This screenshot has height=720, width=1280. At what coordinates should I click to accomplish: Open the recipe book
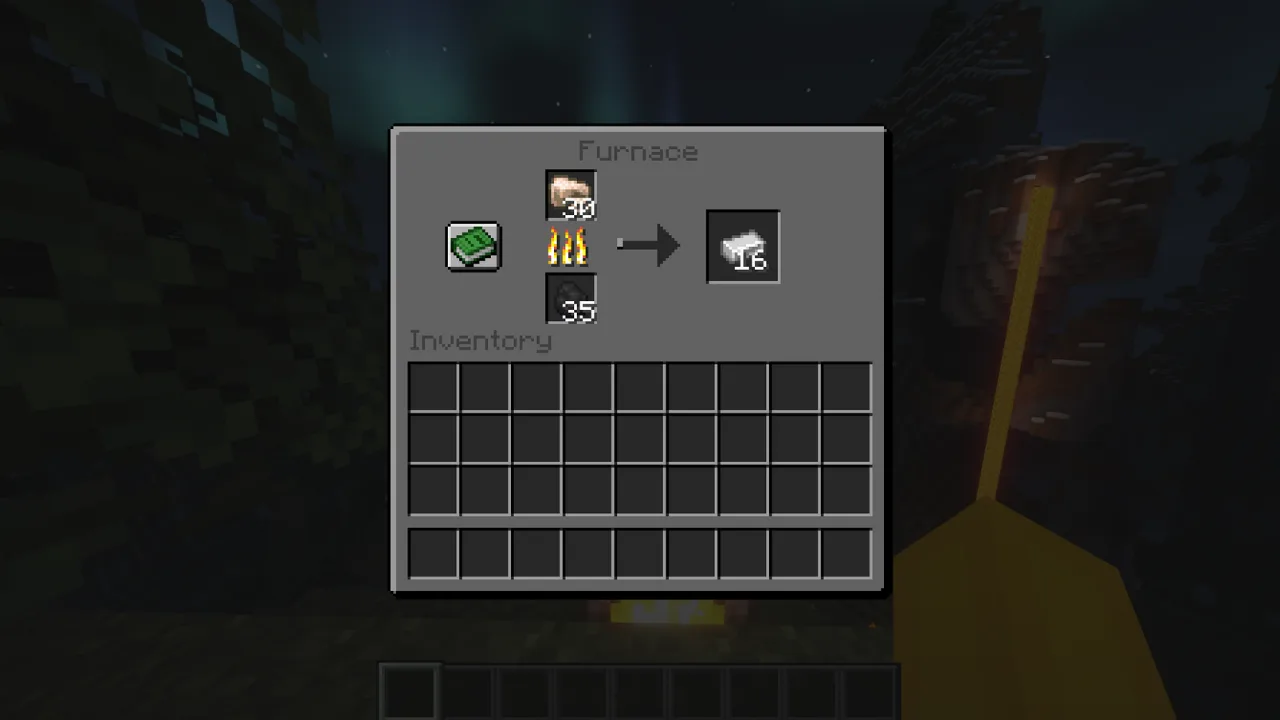472,246
